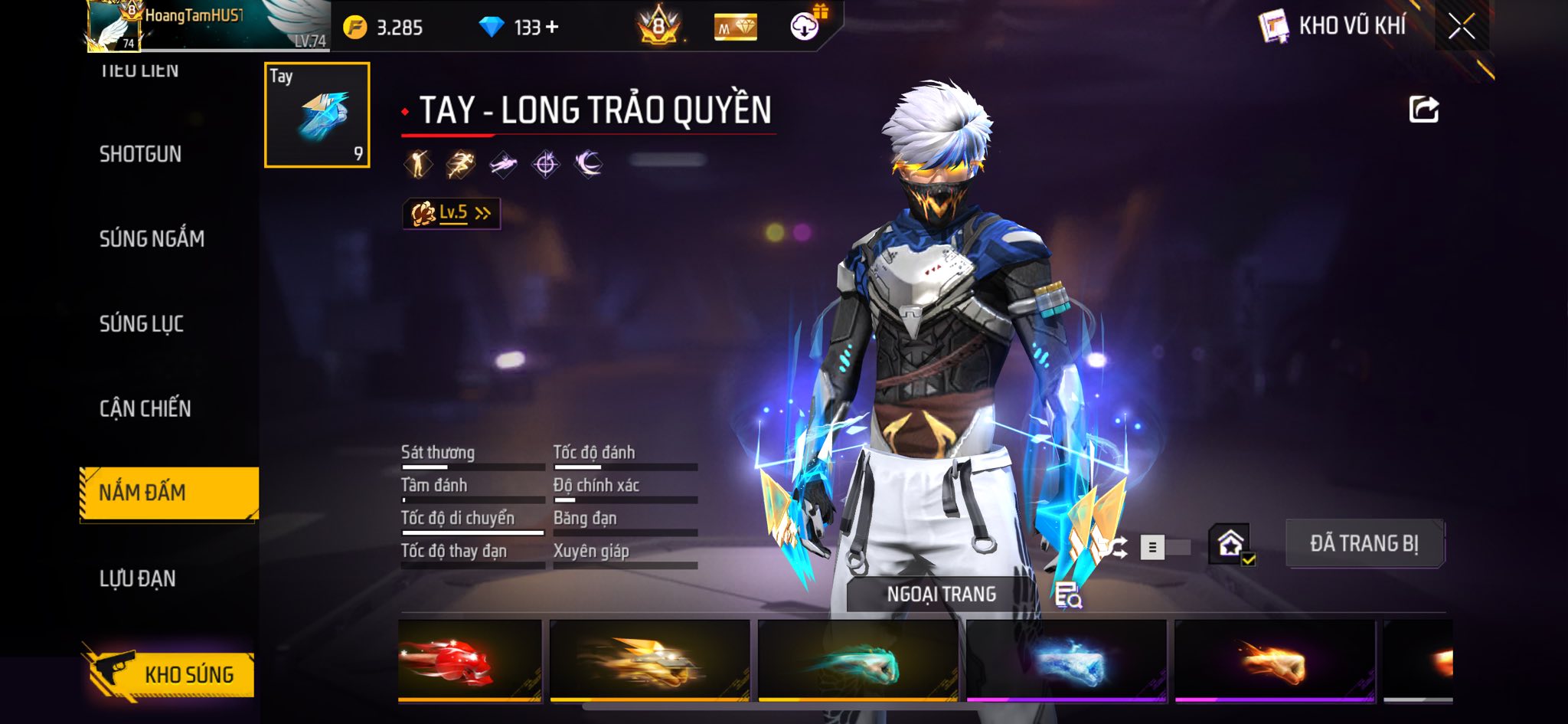The image size is (1568, 724).
Task: Pick the icy blue fist skin
Action: 1066,660
